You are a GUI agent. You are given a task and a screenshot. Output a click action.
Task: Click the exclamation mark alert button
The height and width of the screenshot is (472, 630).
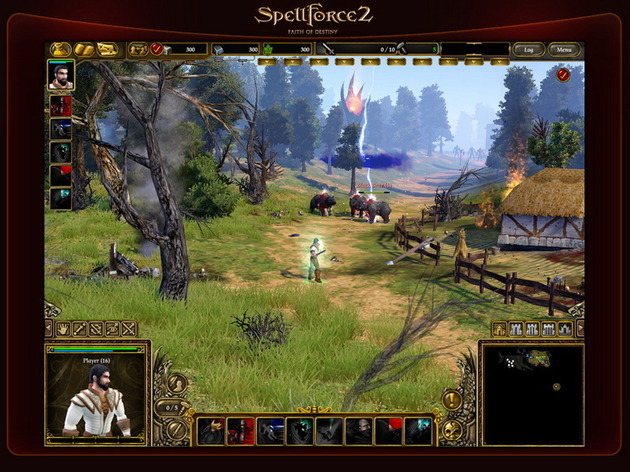[451, 400]
